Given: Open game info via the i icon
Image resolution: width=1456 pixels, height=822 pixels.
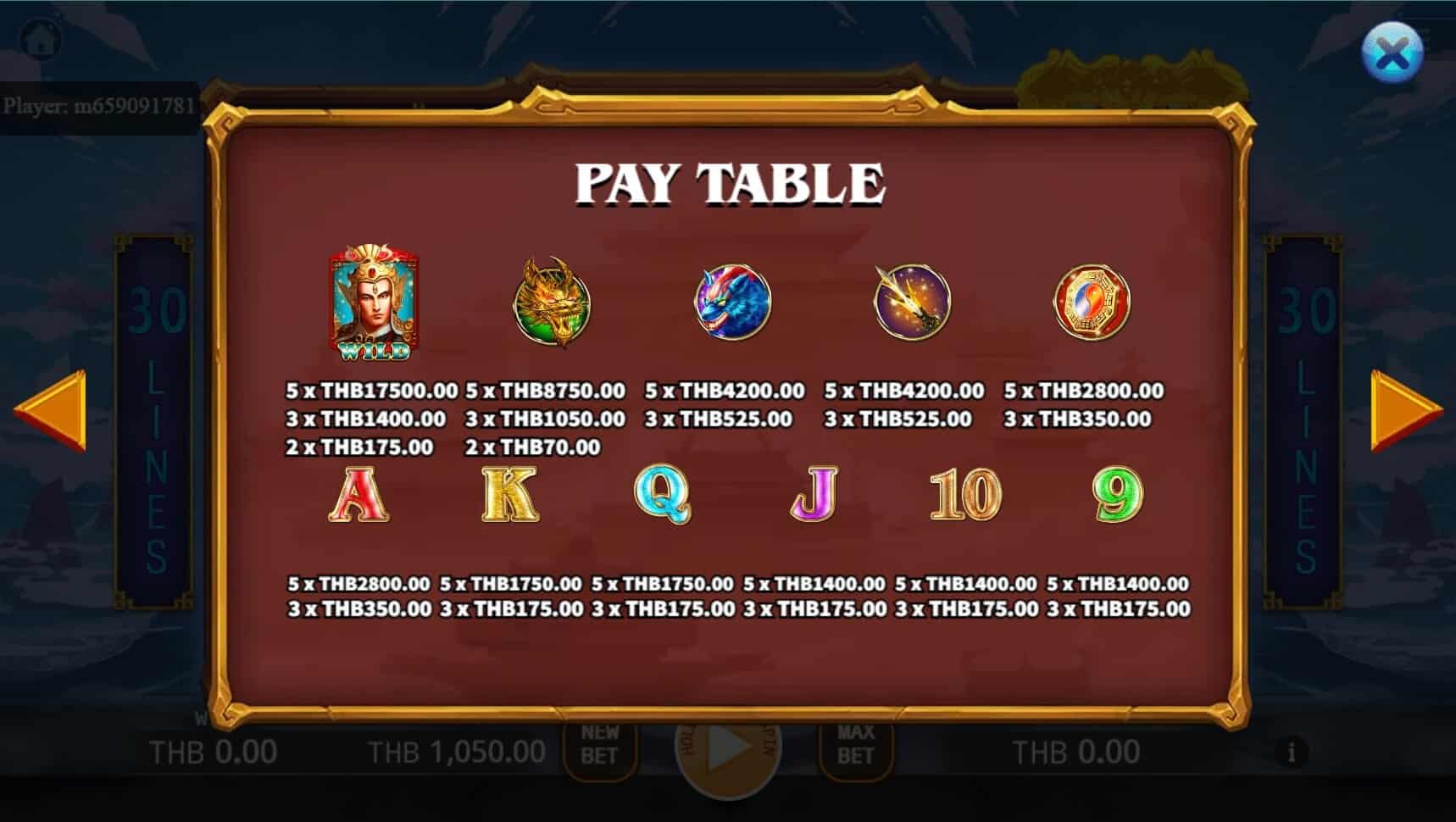Looking at the screenshot, I should point(1292,751).
